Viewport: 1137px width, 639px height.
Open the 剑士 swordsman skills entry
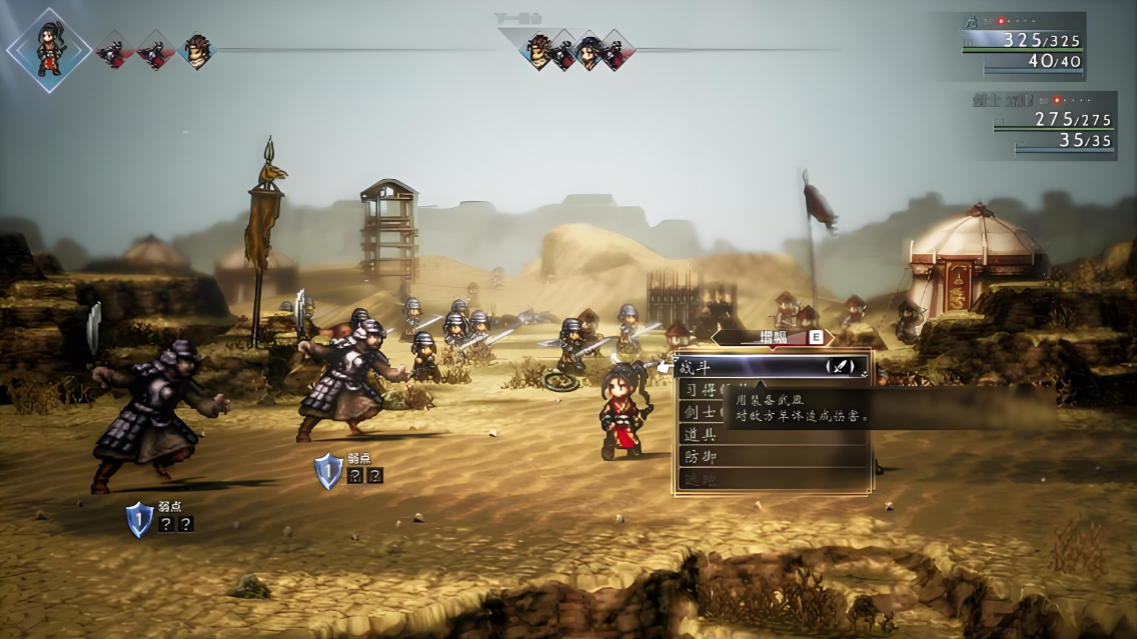700,412
